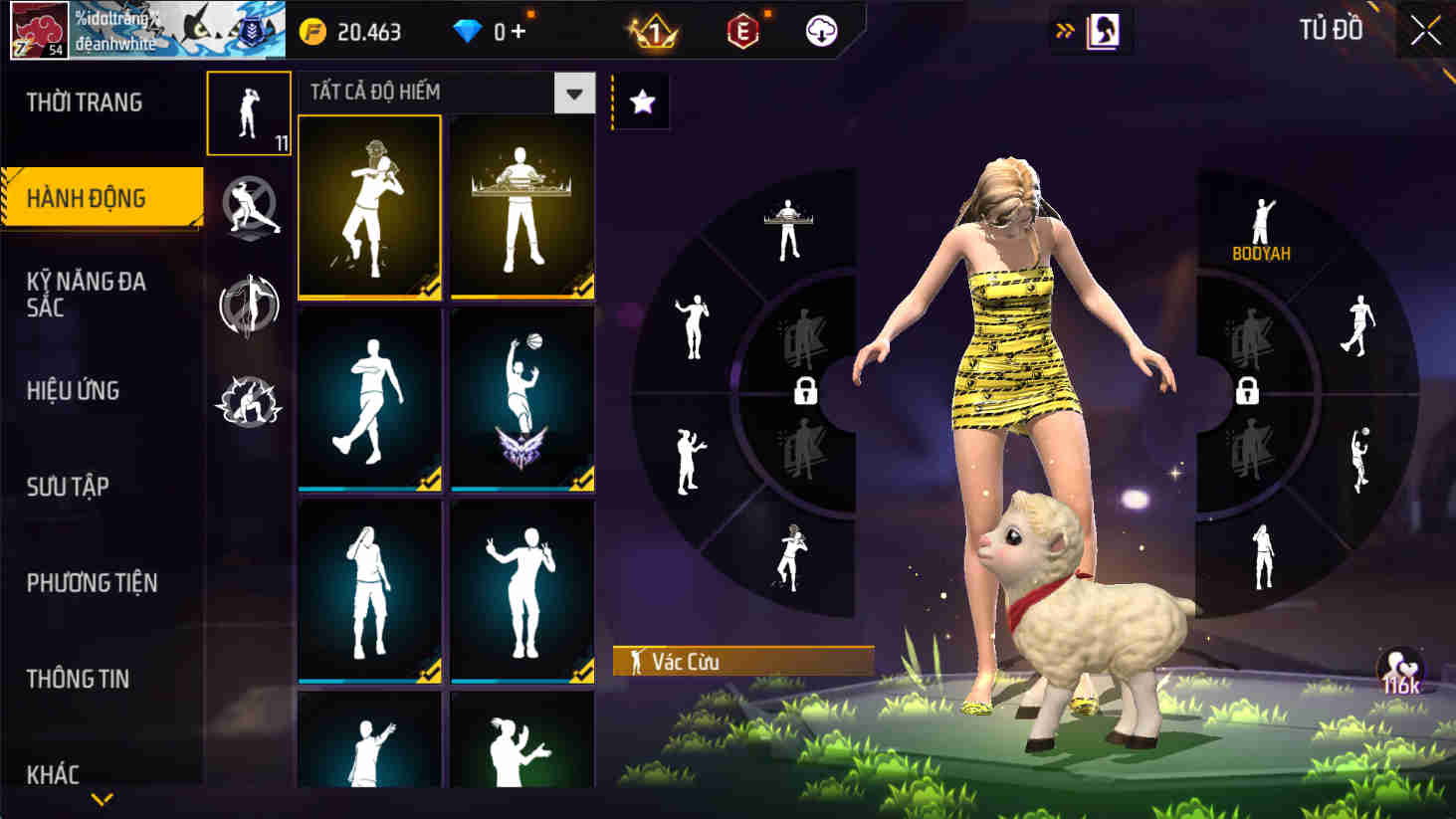
Task: Select the basketball dunk emote thumbnail
Action: (x=521, y=398)
